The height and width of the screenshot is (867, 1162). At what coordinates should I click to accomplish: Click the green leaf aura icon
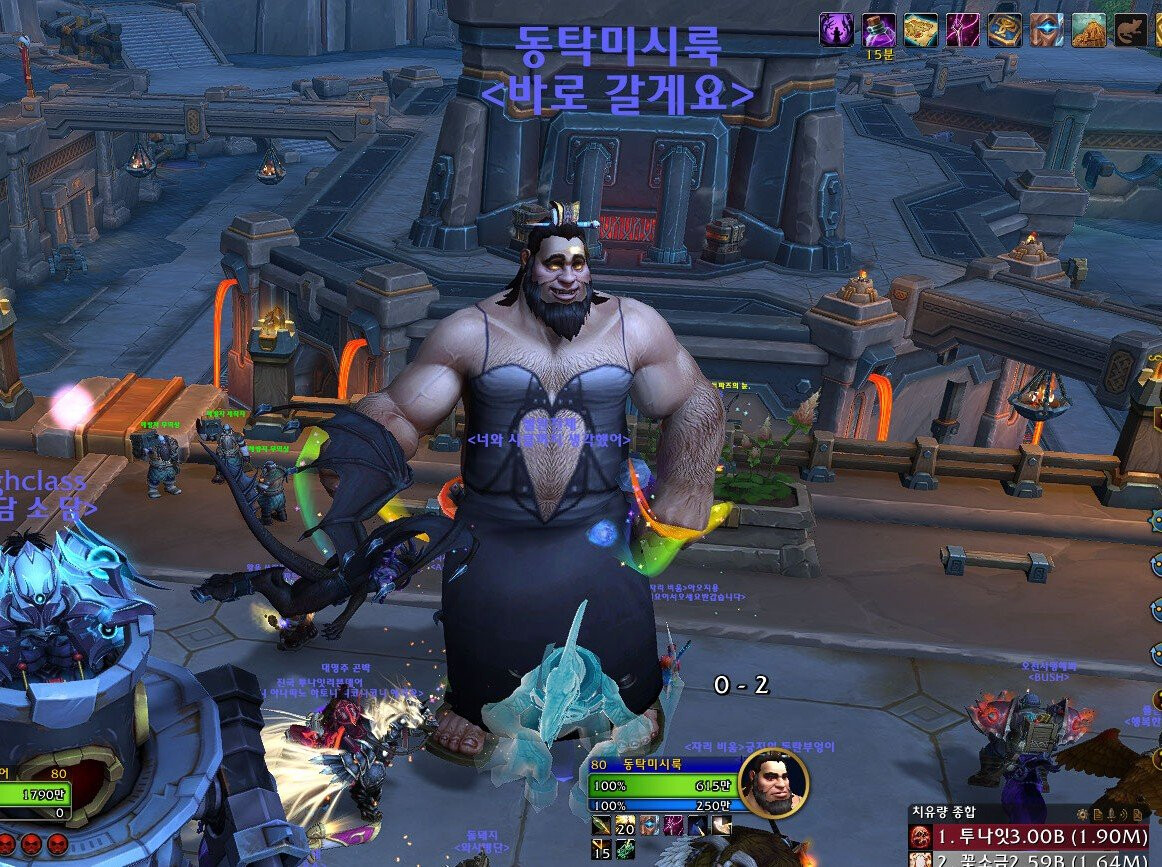(x=625, y=849)
